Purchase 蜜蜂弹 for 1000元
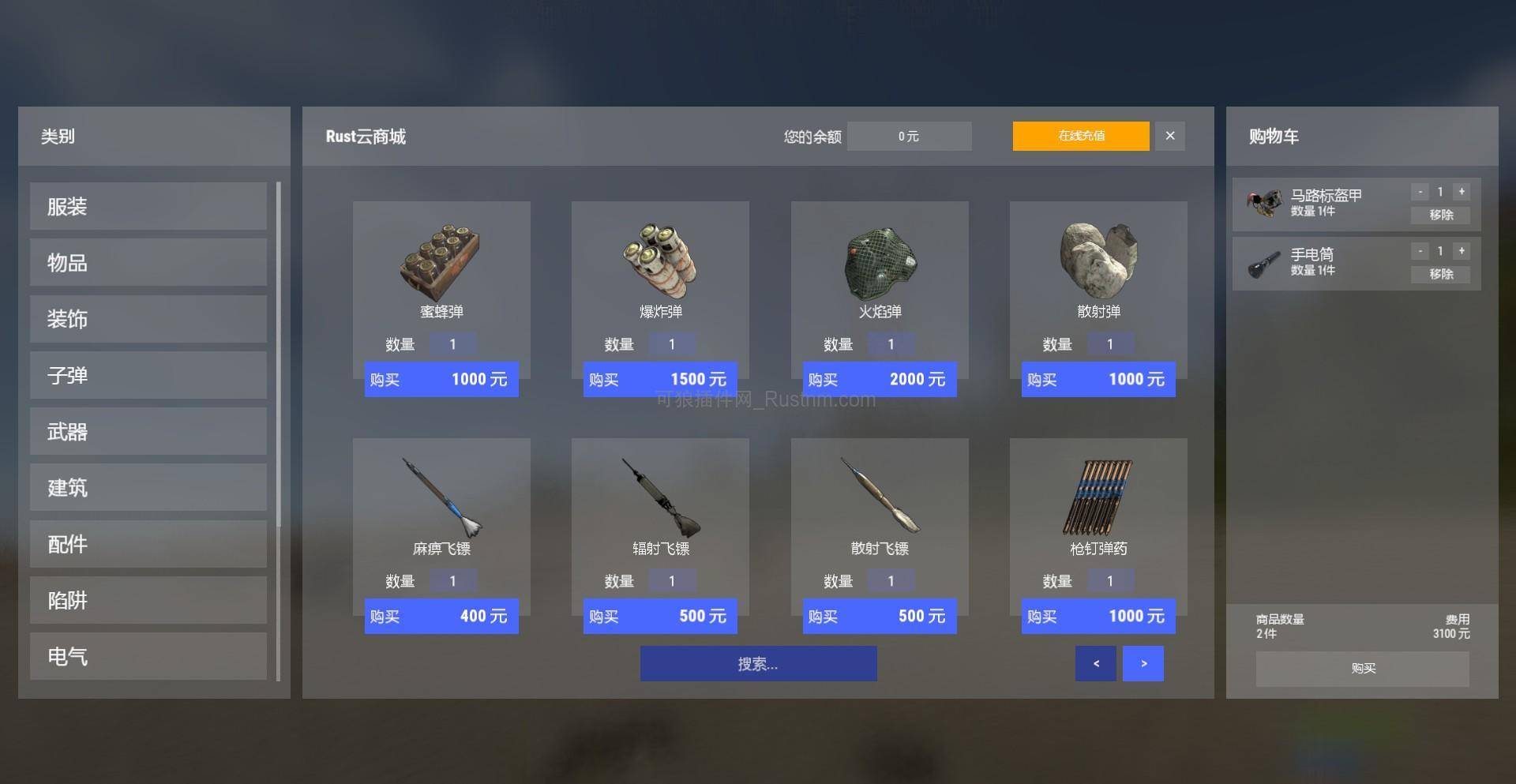The height and width of the screenshot is (784, 1516). tap(441, 379)
